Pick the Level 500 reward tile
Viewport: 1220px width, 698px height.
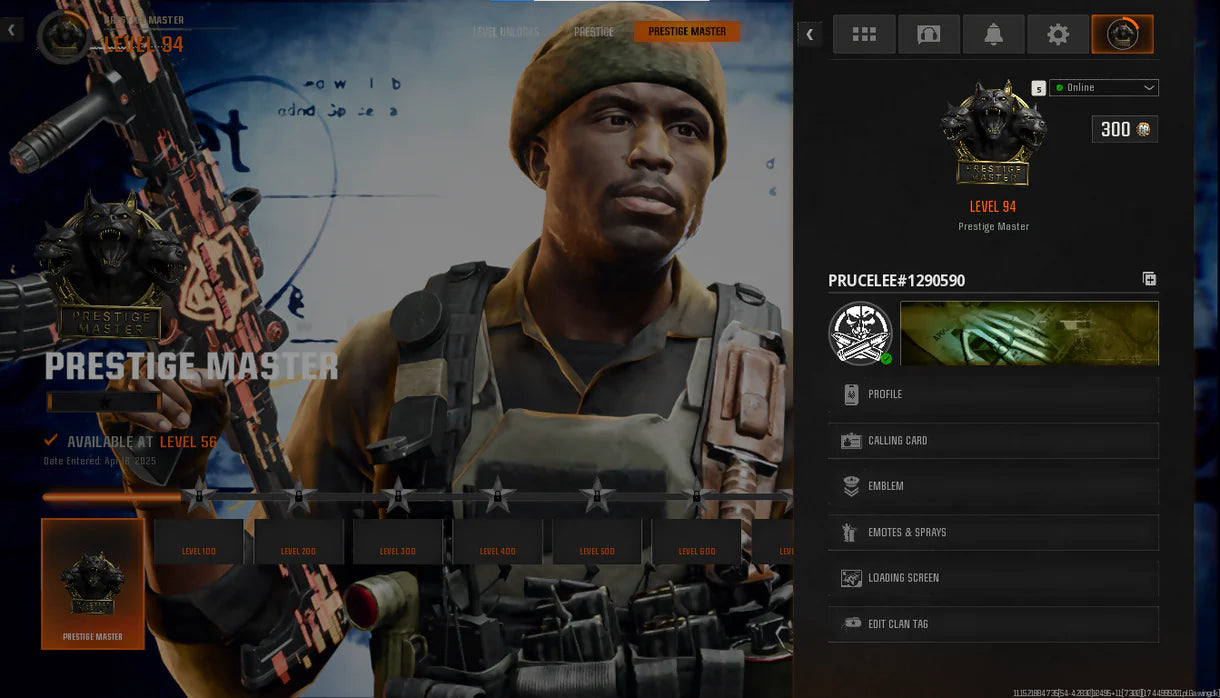597,542
